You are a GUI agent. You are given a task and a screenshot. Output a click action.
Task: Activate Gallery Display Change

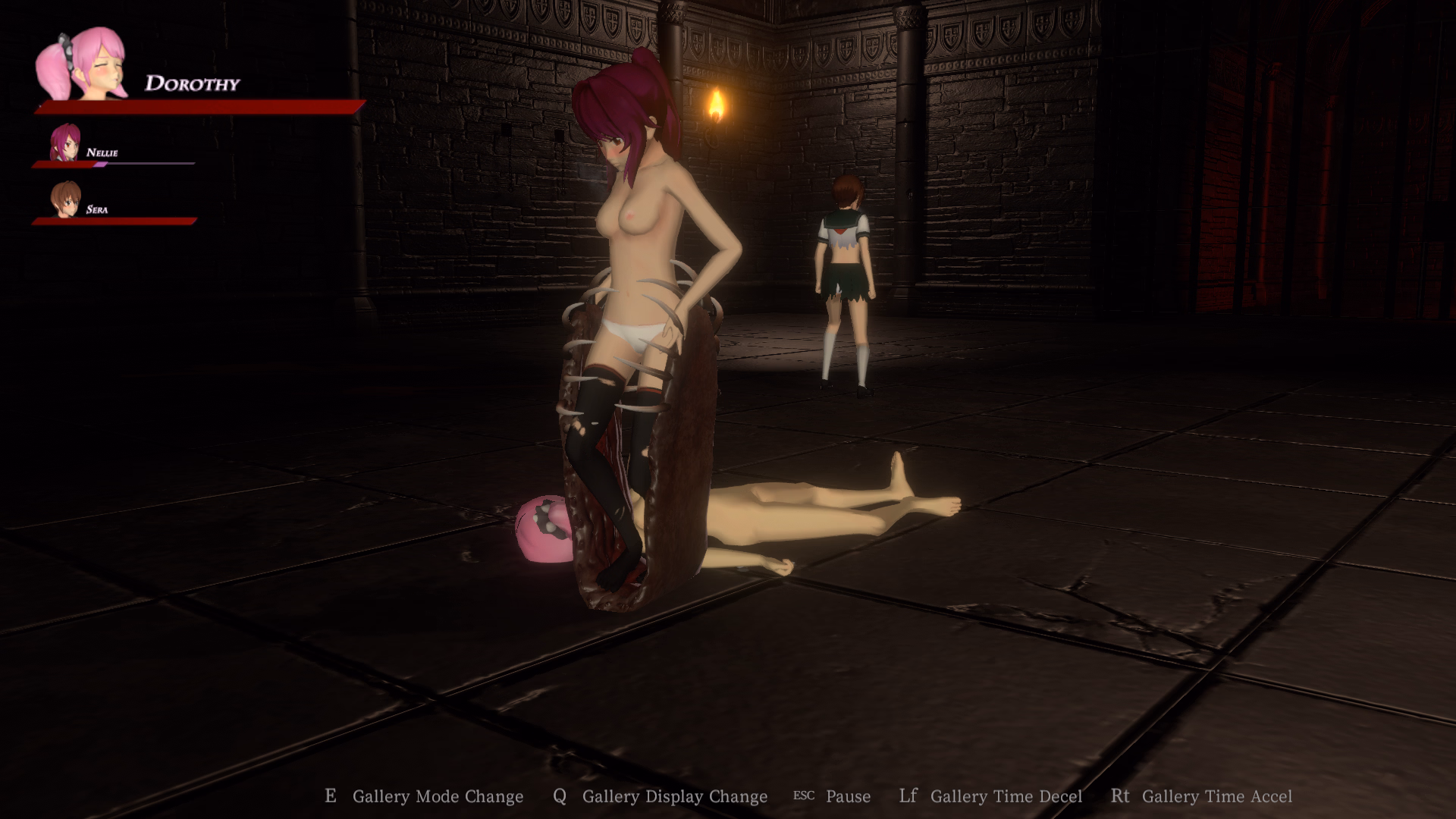[x=674, y=796]
